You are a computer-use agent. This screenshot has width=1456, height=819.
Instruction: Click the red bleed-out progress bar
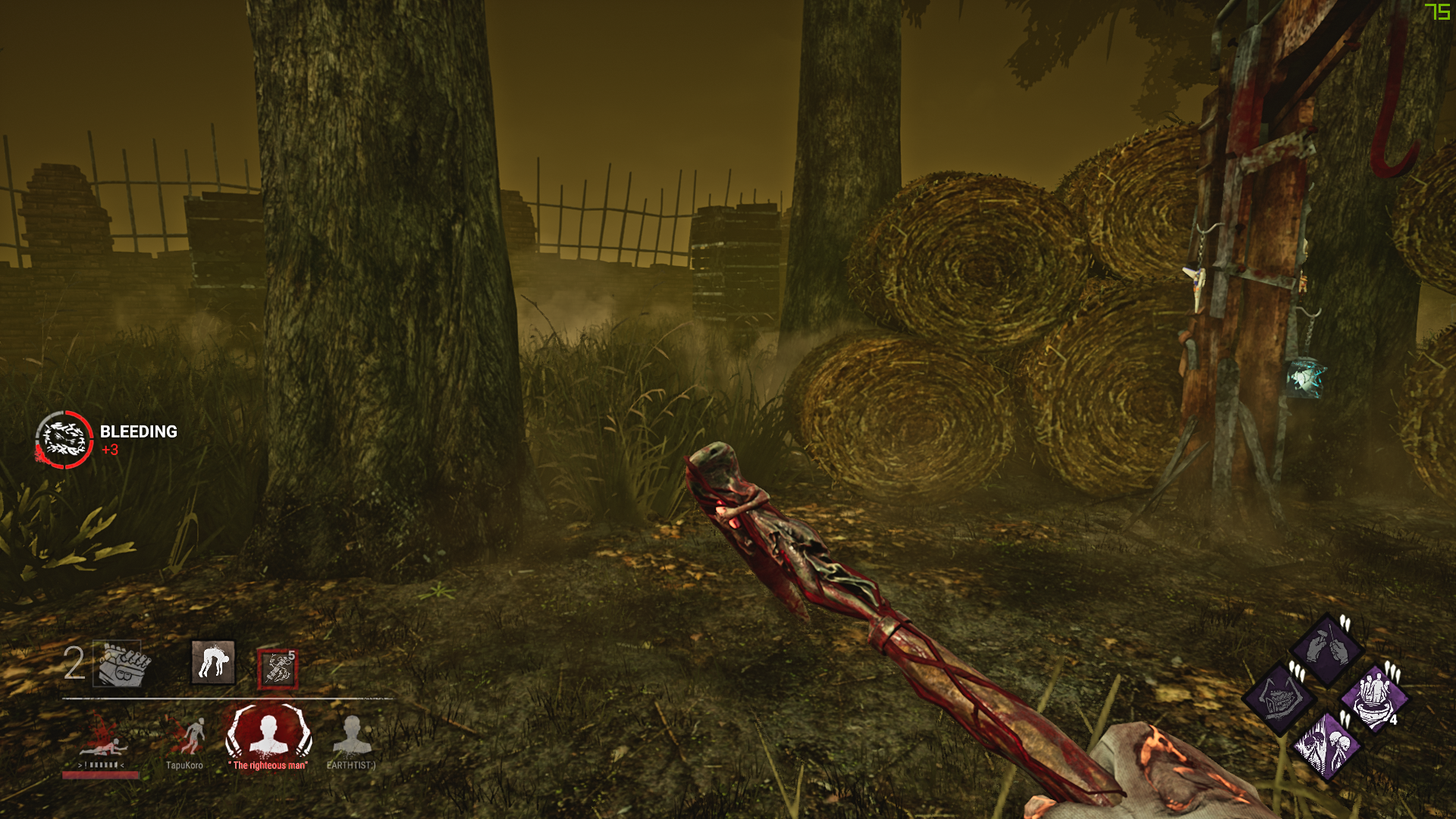pyautogui.click(x=100, y=775)
